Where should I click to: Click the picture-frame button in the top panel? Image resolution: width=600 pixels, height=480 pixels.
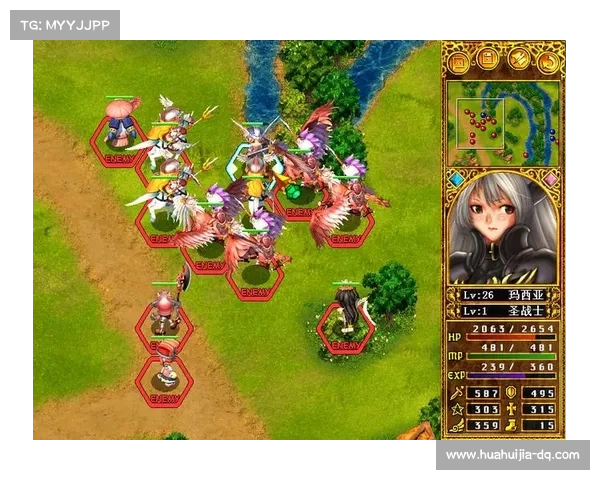pos(459,61)
